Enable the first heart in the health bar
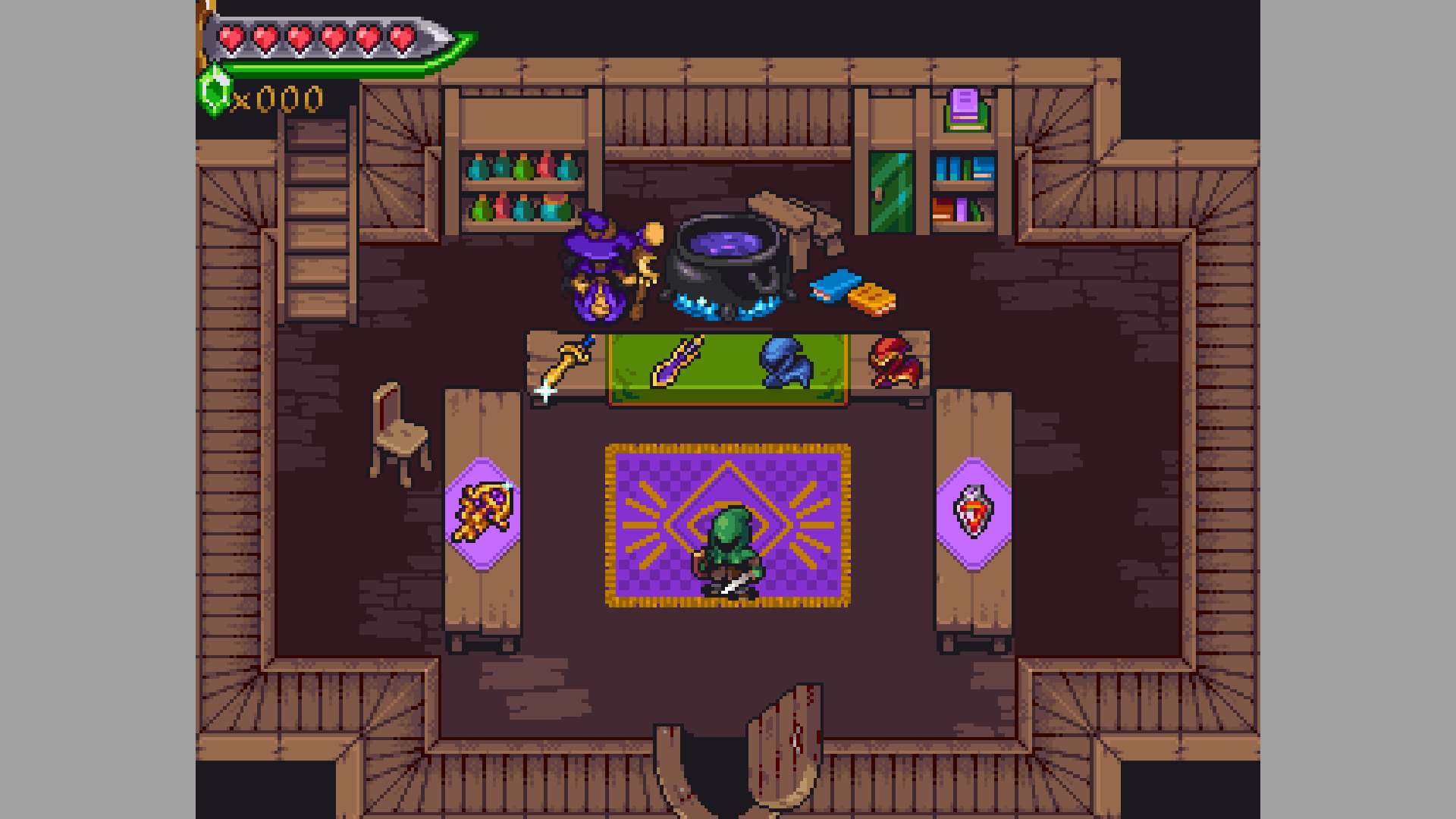 tap(231, 38)
